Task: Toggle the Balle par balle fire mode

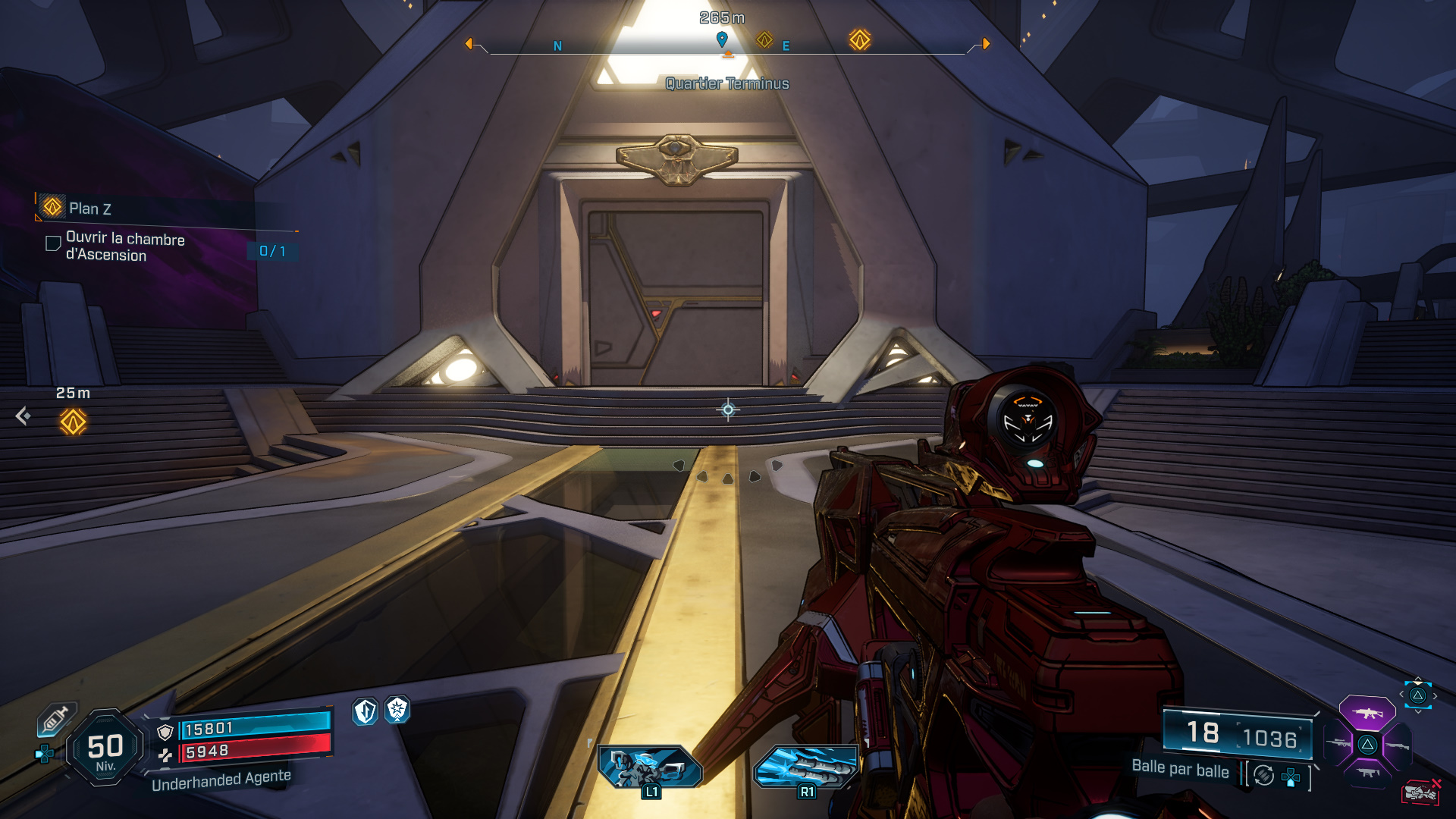Action: 1180,769
